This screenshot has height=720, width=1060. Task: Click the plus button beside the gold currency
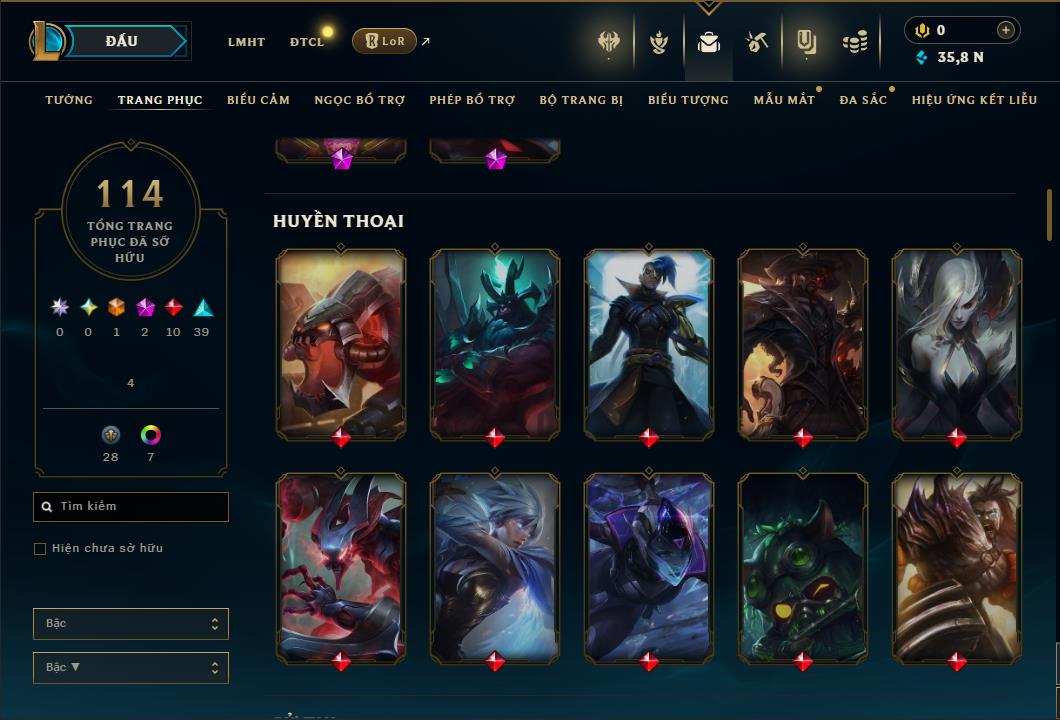1006,30
